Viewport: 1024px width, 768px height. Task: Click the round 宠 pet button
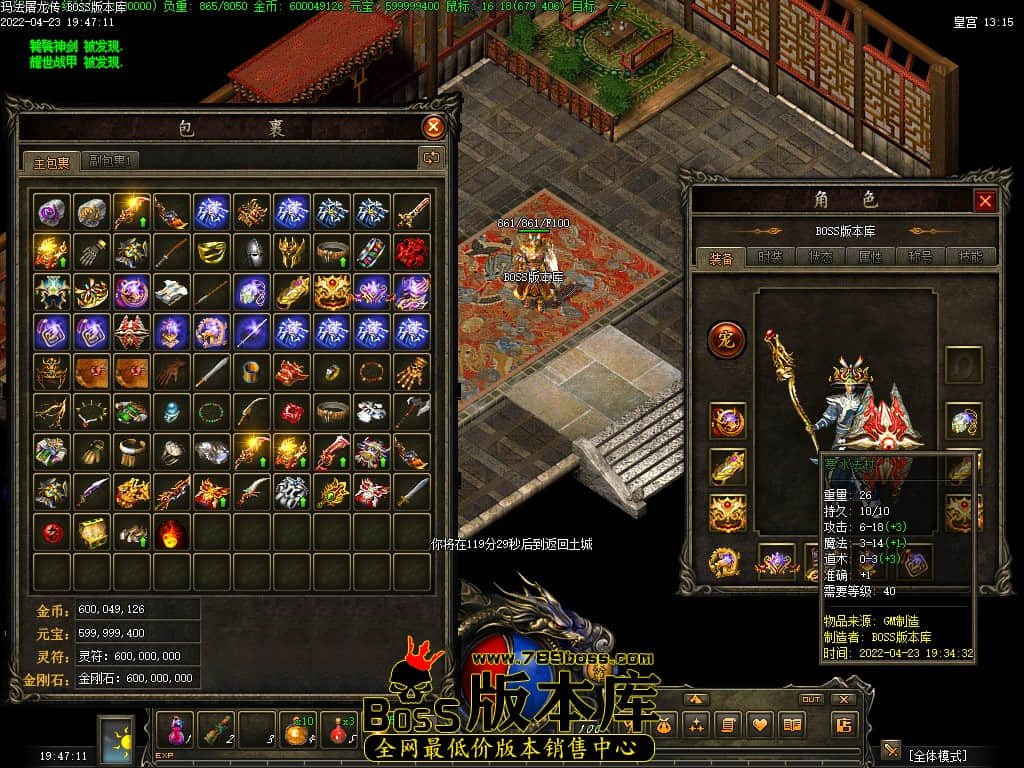click(x=727, y=340)
